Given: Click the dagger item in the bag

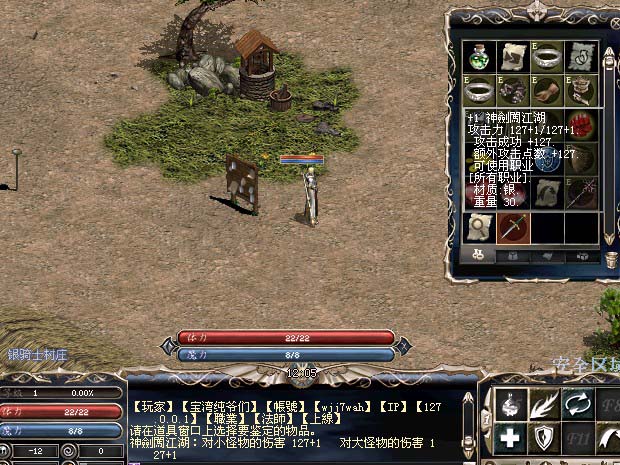Looking at the screenshot, I should [512, 227].
